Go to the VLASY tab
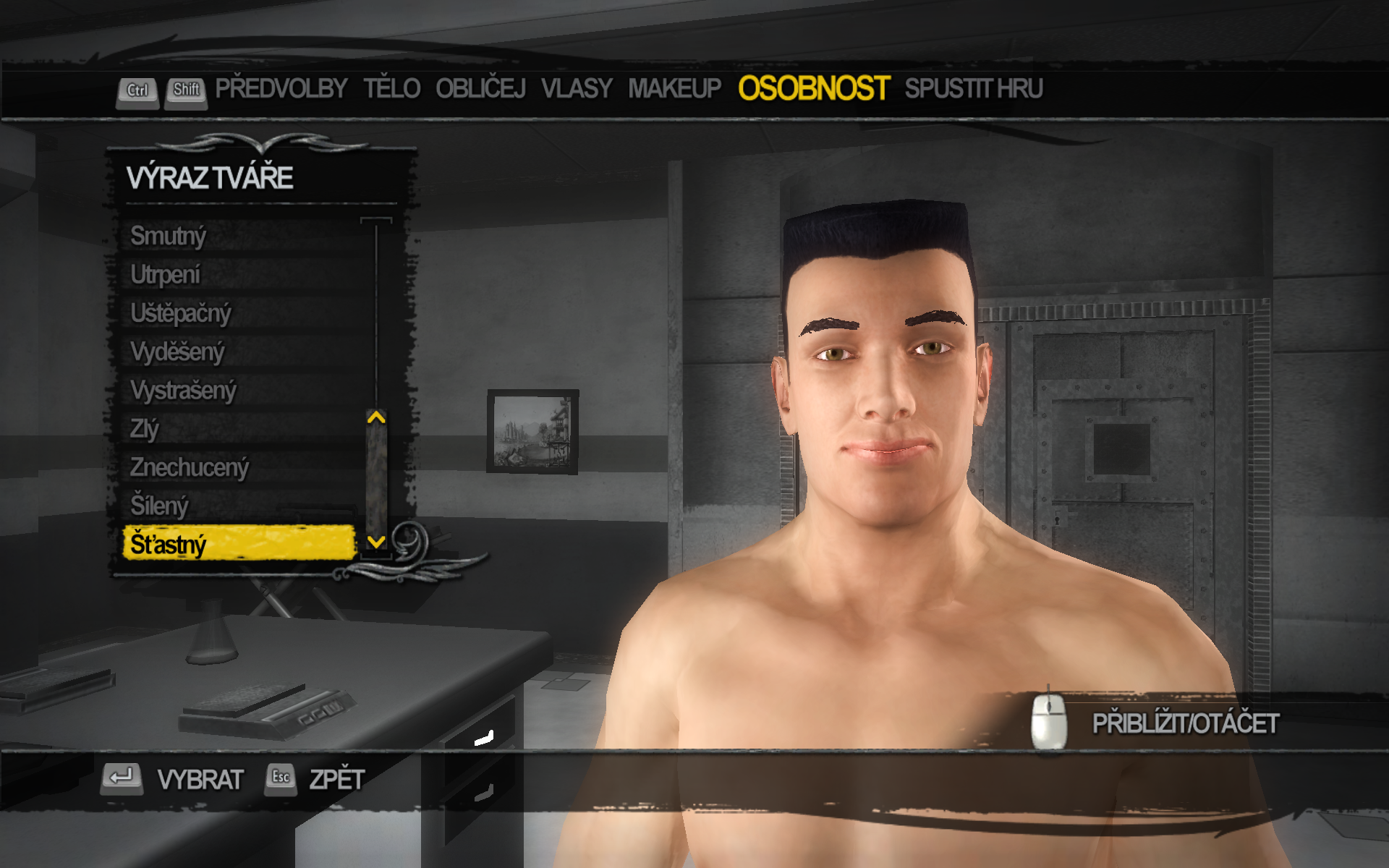Image resolution: width=1389 pixels, height=868 pixels. pyautogui.click(x=577, y=89)
